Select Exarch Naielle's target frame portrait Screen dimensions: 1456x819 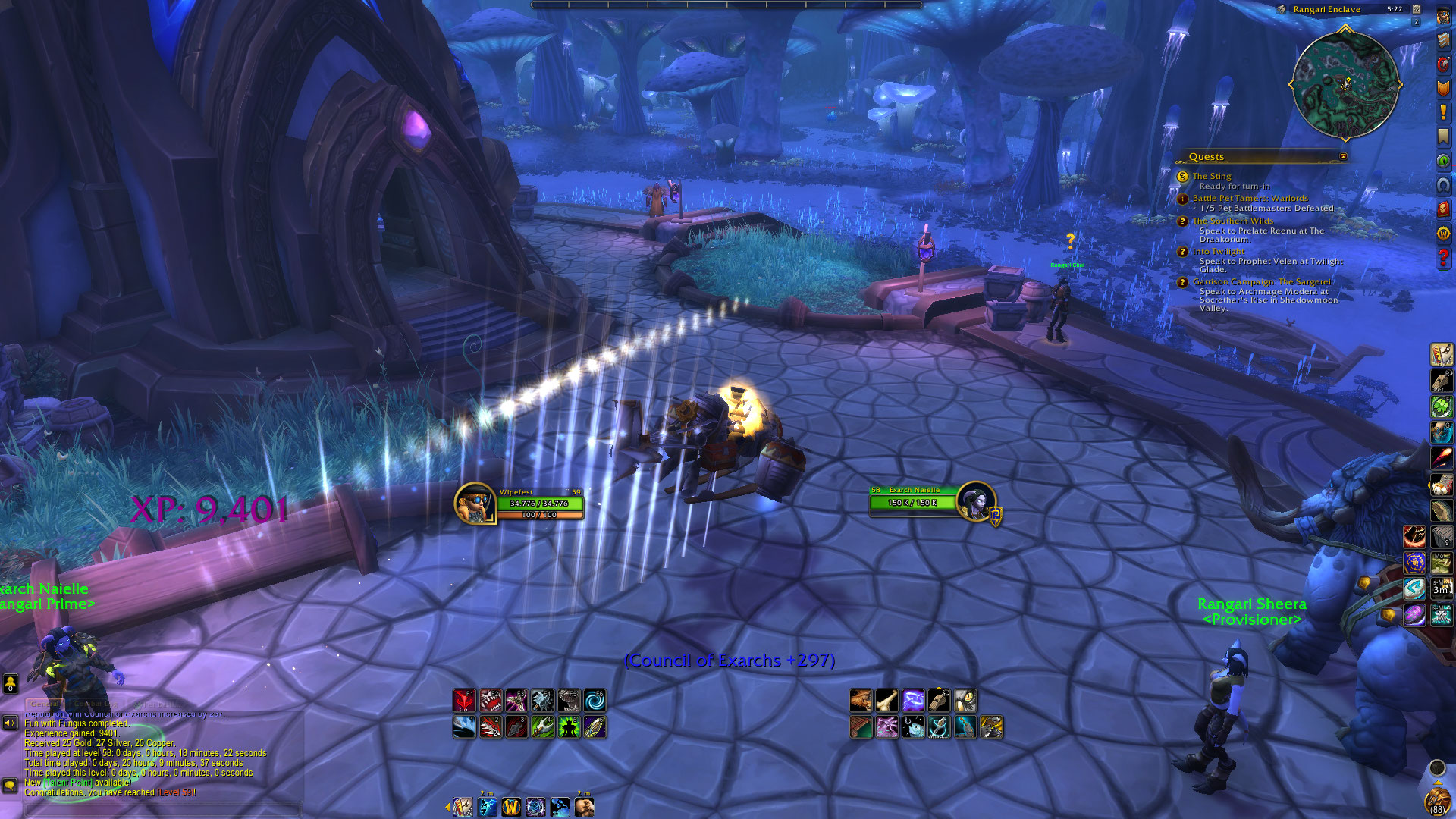pyautogui.click(x=975, y=501)
